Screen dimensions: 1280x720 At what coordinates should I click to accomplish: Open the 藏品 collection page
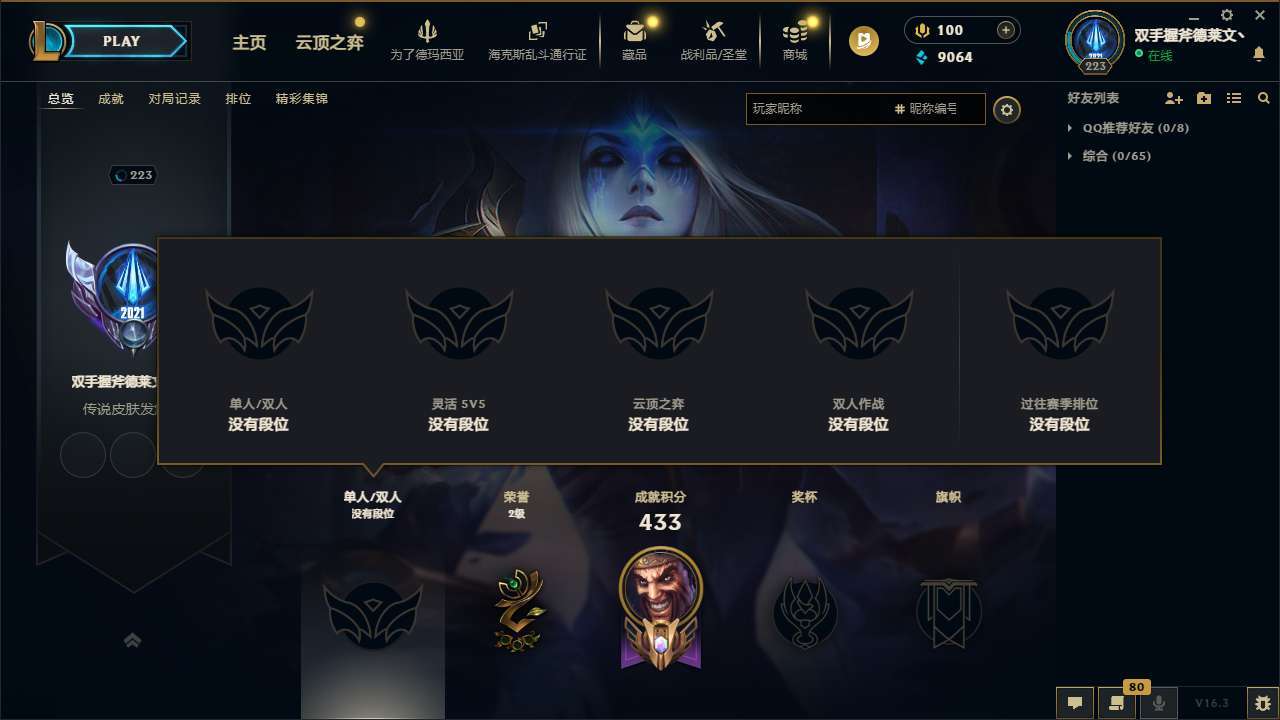635,40
